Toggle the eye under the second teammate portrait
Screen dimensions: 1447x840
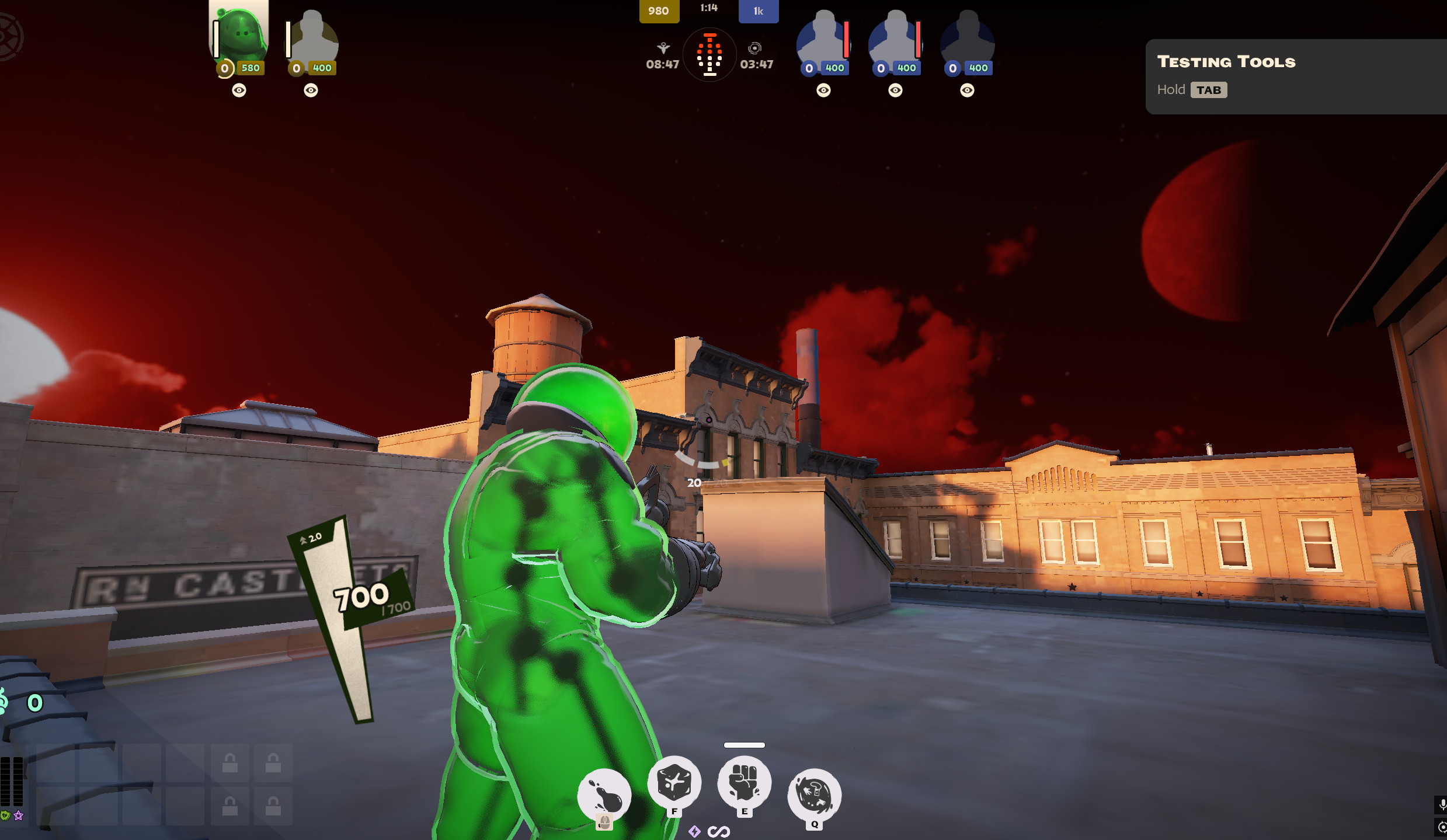pos(311,91)
